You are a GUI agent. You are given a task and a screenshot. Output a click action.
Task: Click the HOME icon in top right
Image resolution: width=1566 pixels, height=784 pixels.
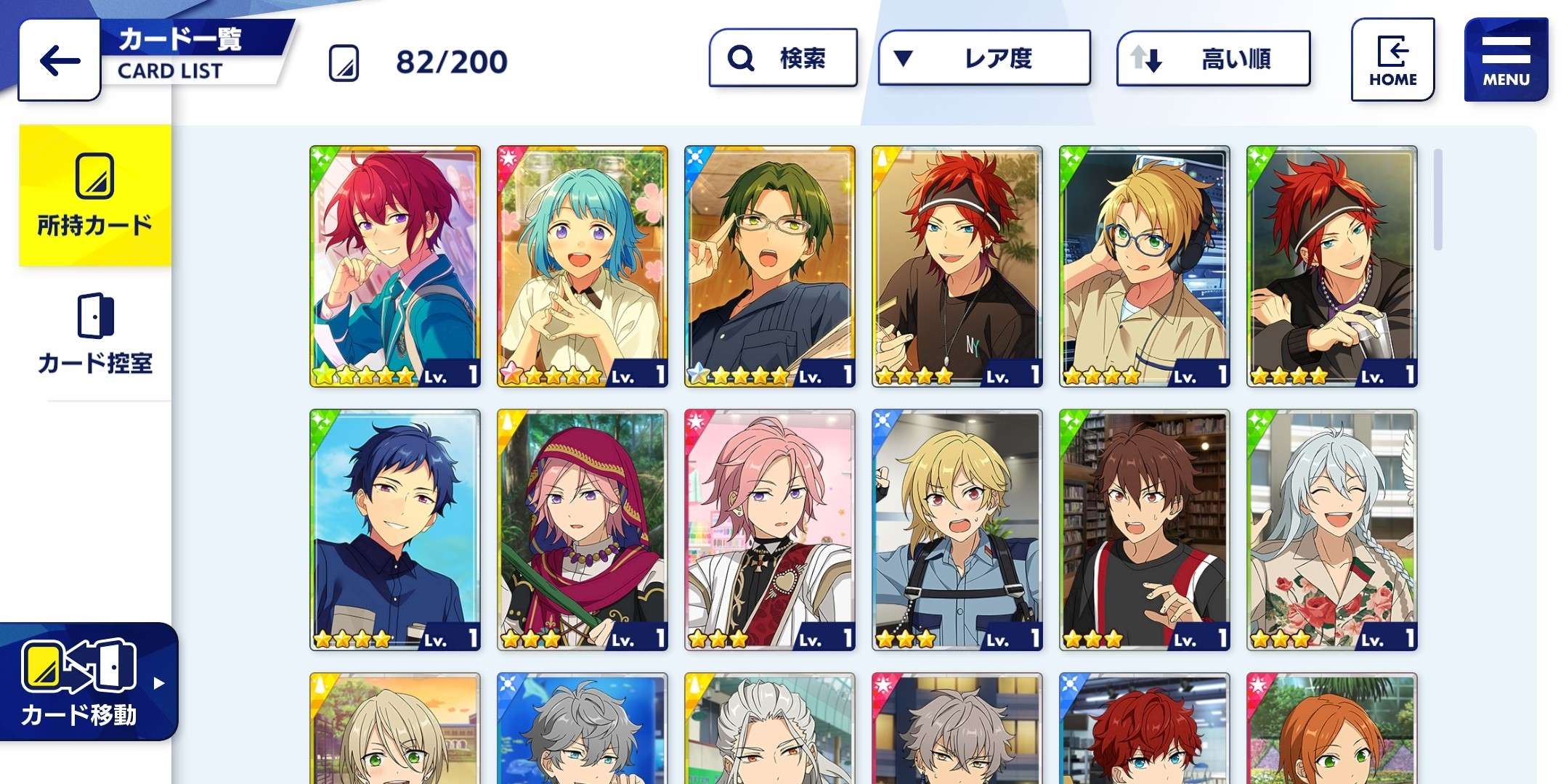click(x=1392, y=58)
